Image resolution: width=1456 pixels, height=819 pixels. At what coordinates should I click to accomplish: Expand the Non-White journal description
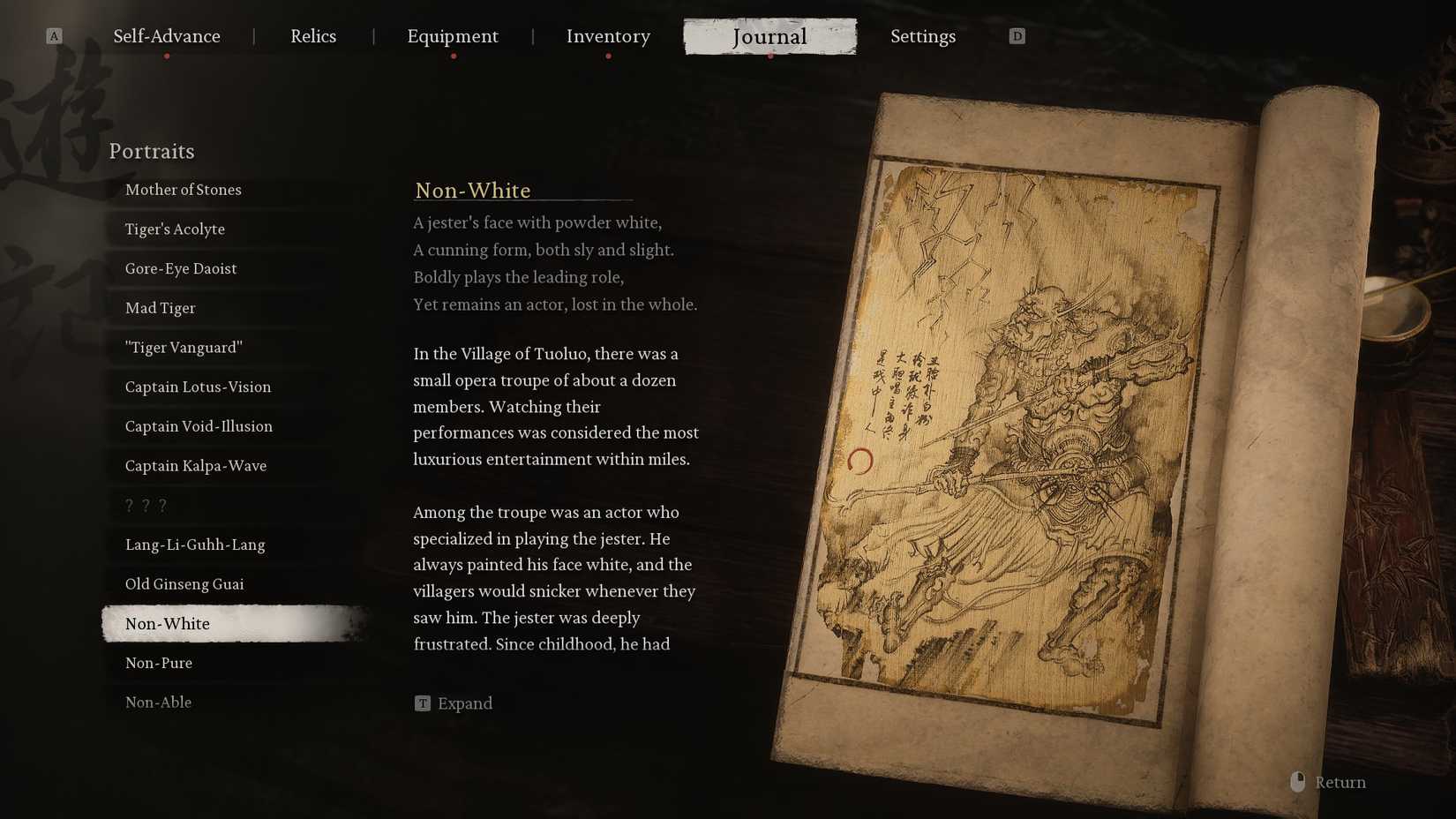[x=468, y=703]
